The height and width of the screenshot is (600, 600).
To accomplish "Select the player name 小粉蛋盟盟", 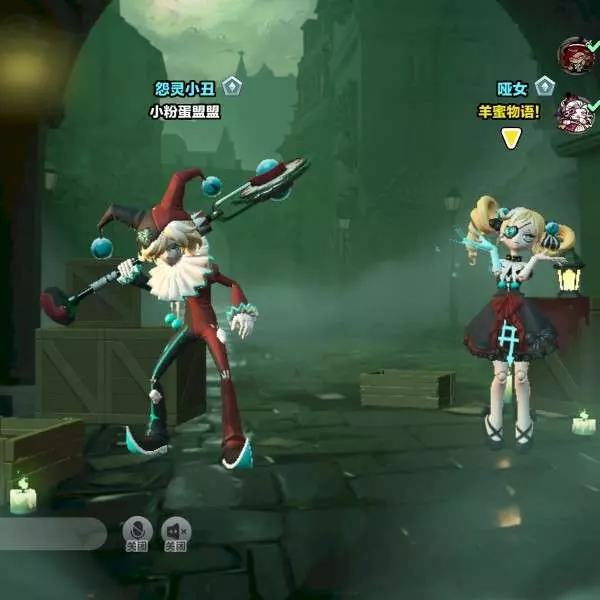I will click(184, 111).
